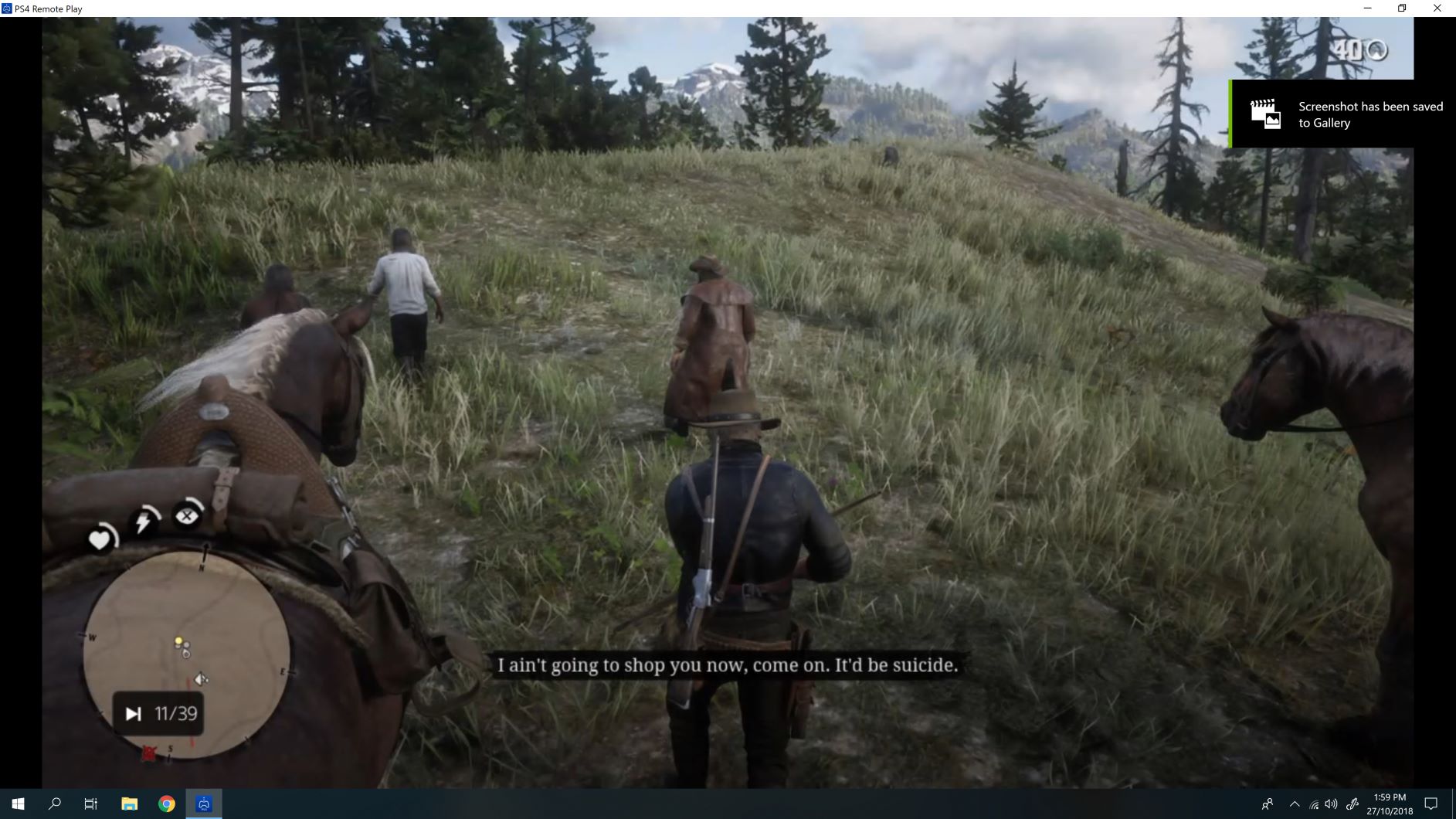
Task: Select the Dead Eye core icon
Action: pos(187,515)
